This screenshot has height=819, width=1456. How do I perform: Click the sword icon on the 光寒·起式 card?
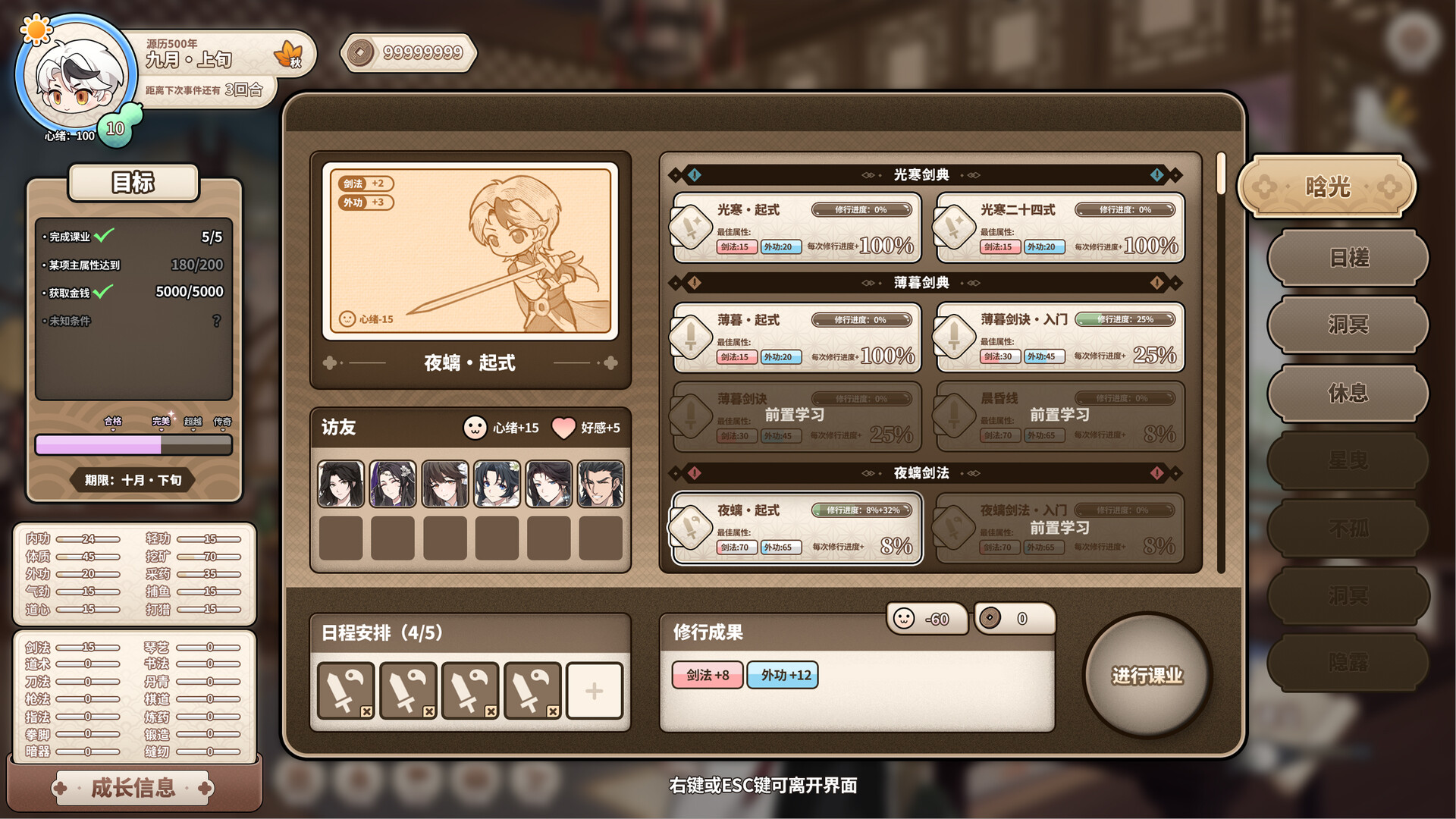692,227
